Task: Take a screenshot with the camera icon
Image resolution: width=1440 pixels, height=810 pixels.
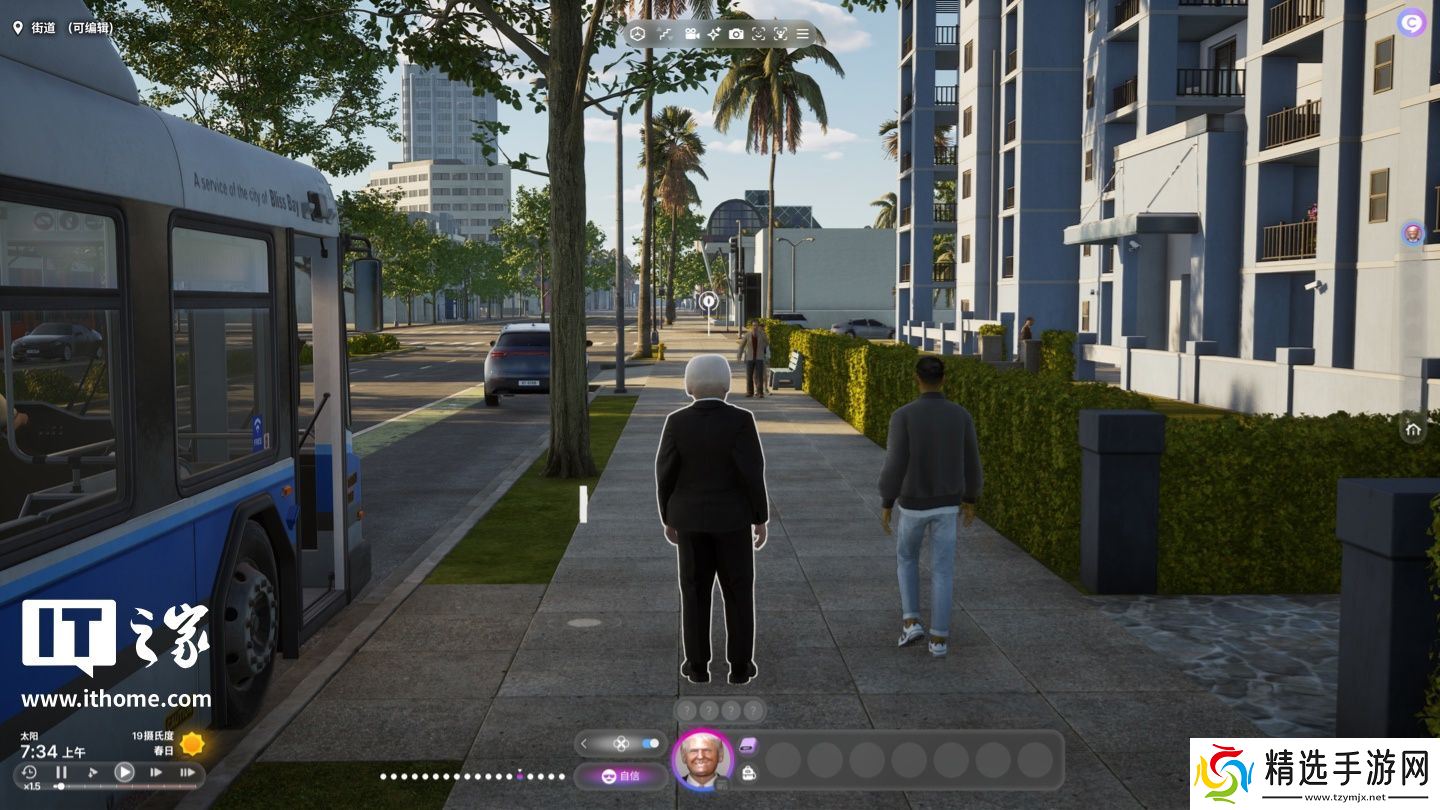Action: pyautogui.click(x=736, y=34)
